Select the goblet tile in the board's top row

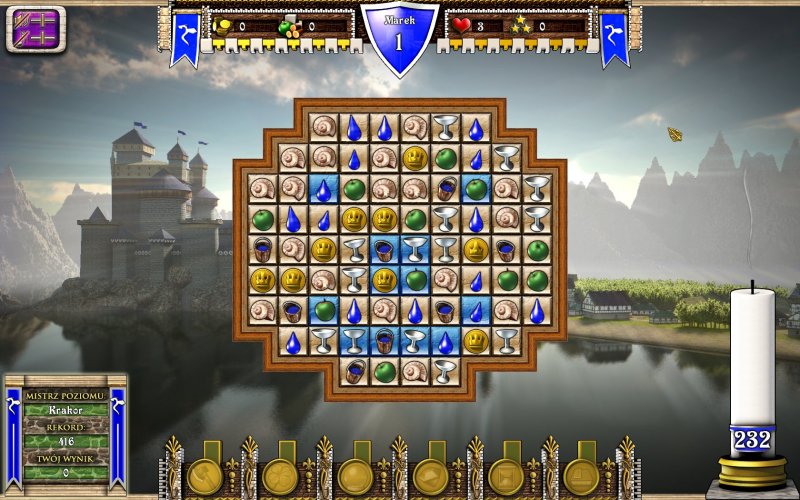tap(445, 127)
